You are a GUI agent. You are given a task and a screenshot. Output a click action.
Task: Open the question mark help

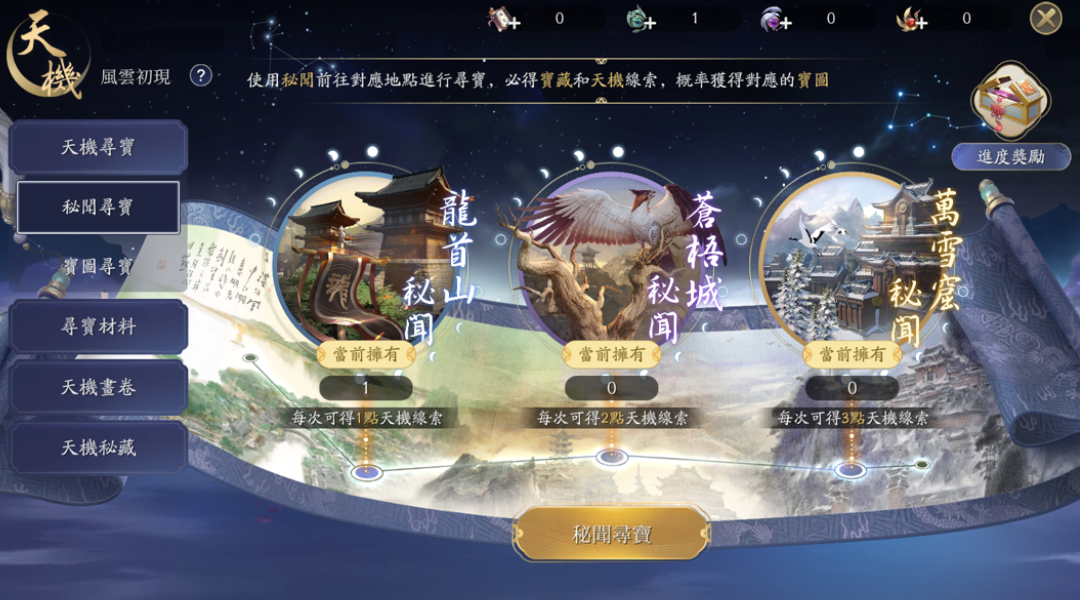click(201, 76)
